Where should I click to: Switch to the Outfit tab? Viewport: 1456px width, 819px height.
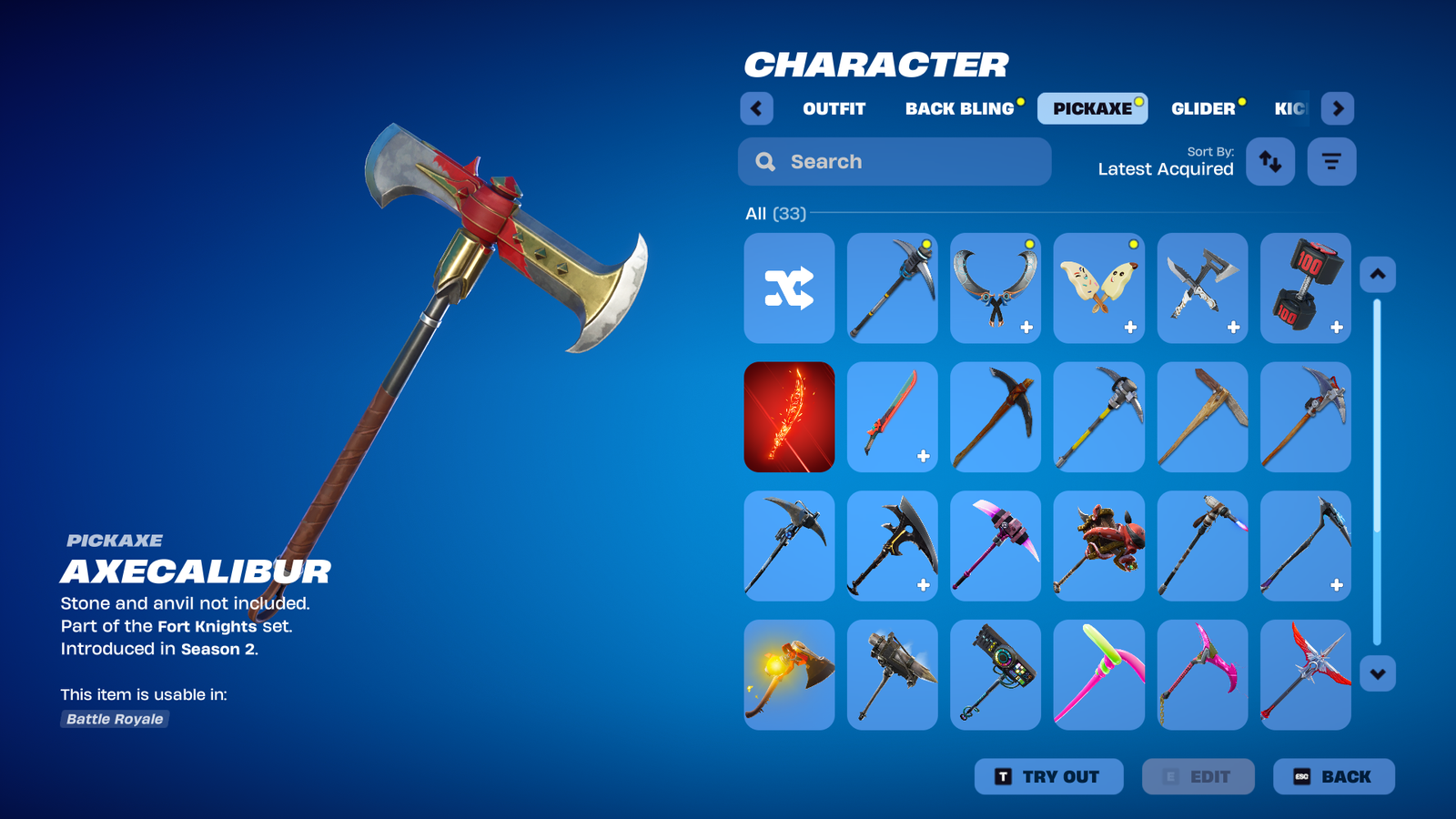click(x=834, y=108)
